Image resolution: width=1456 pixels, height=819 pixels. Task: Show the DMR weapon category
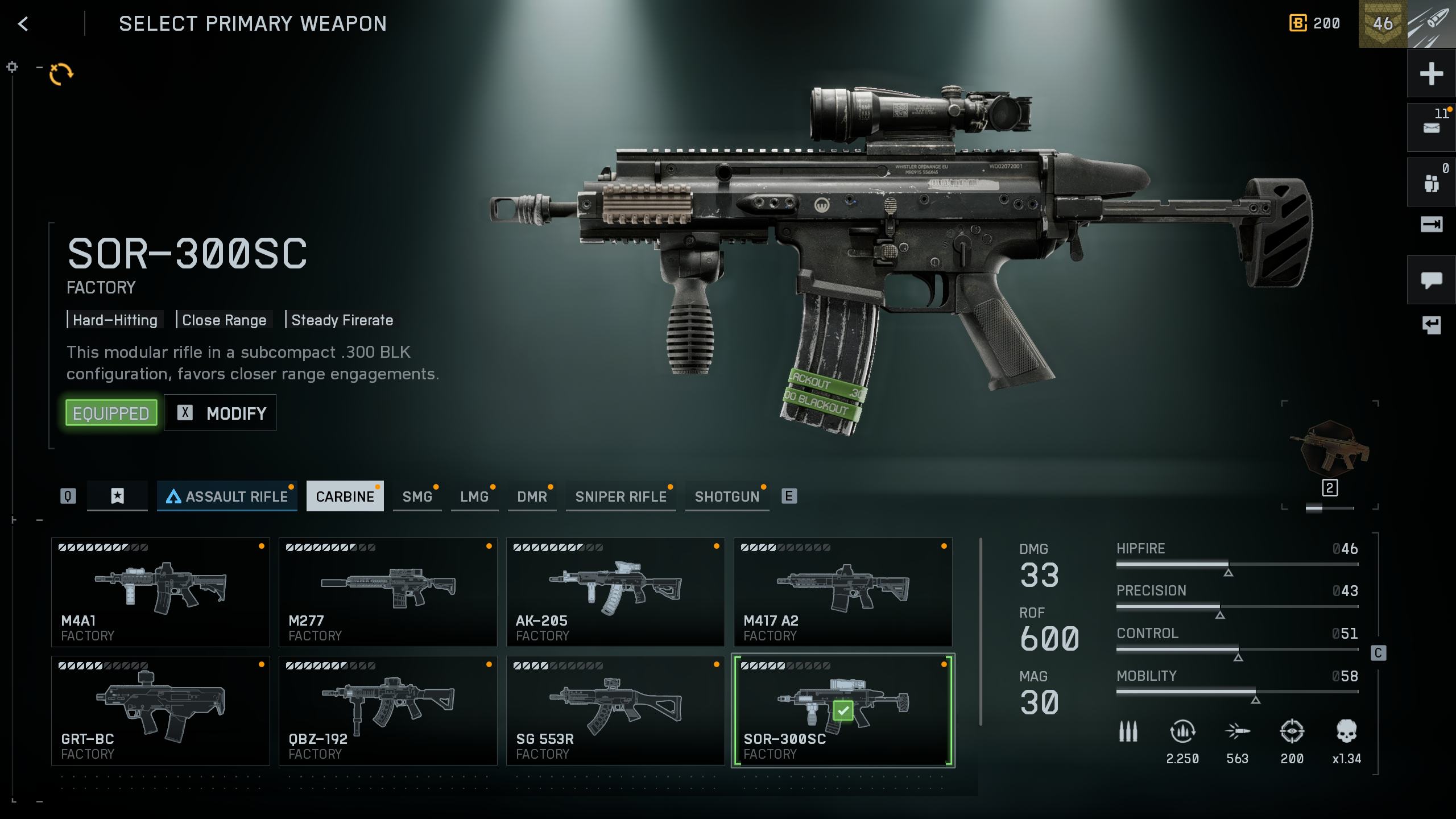click(x=532, y=497)
